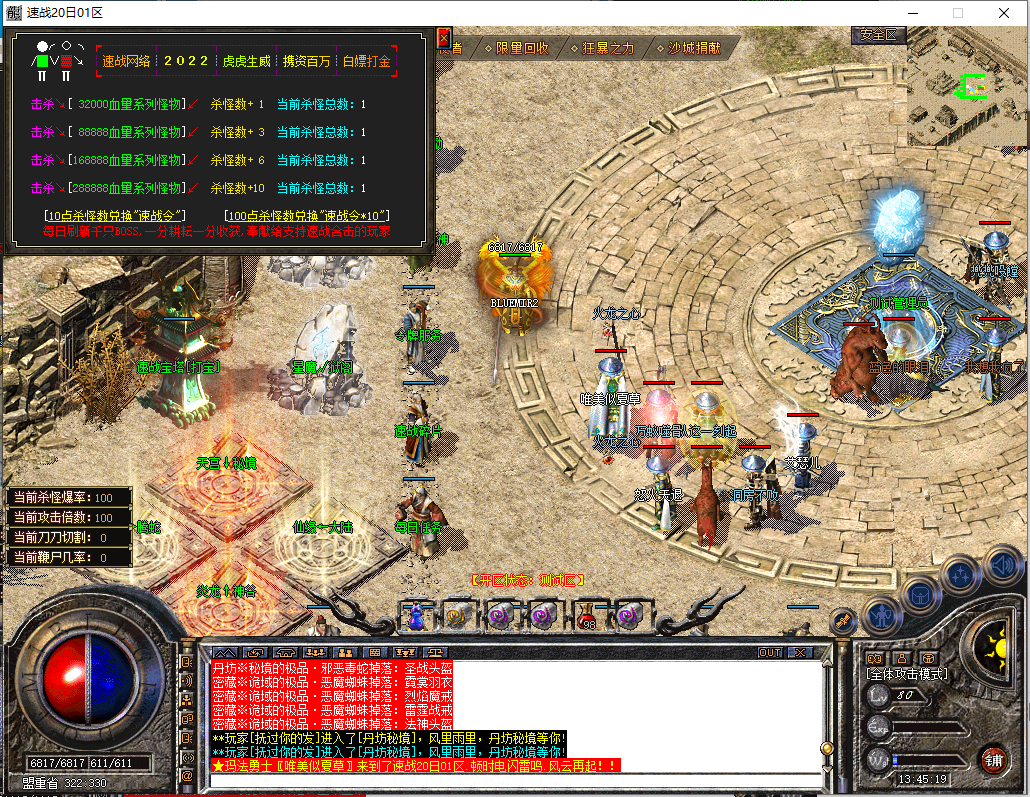Image resolution: width=1030 pixels, height=797 pixels.
Task: Exchange 10 kill points for 速战令
Action: tap(116, 216)
